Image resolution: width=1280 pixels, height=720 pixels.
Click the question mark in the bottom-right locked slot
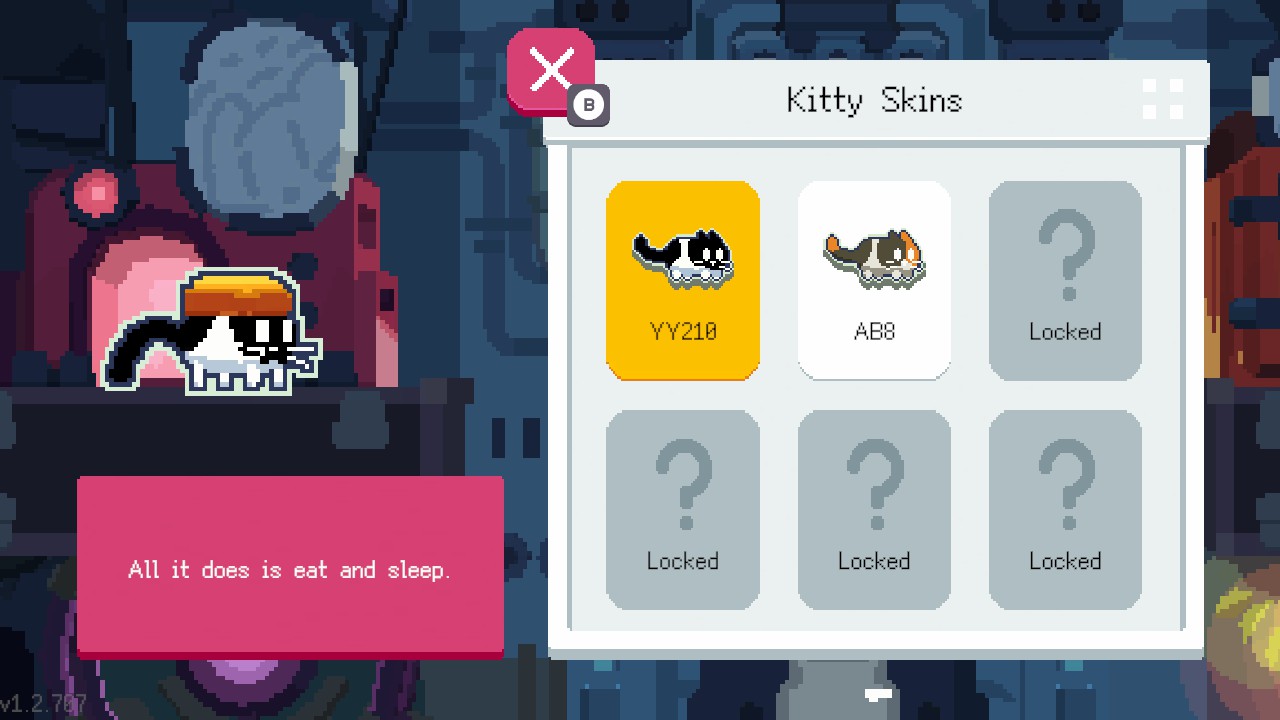click(1065, 485)
